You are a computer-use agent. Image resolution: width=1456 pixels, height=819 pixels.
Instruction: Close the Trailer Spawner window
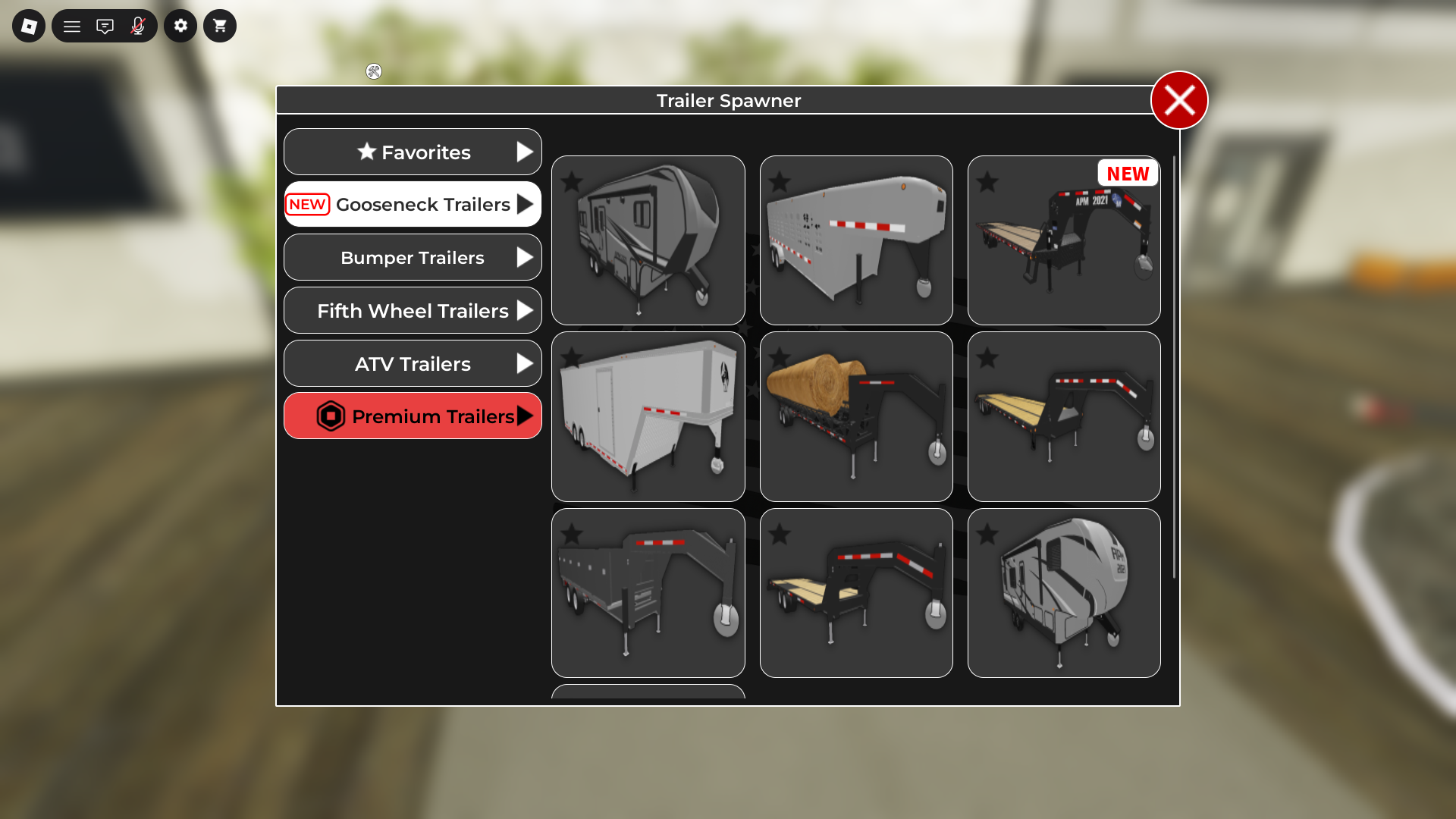click(x=1179, y=100)
